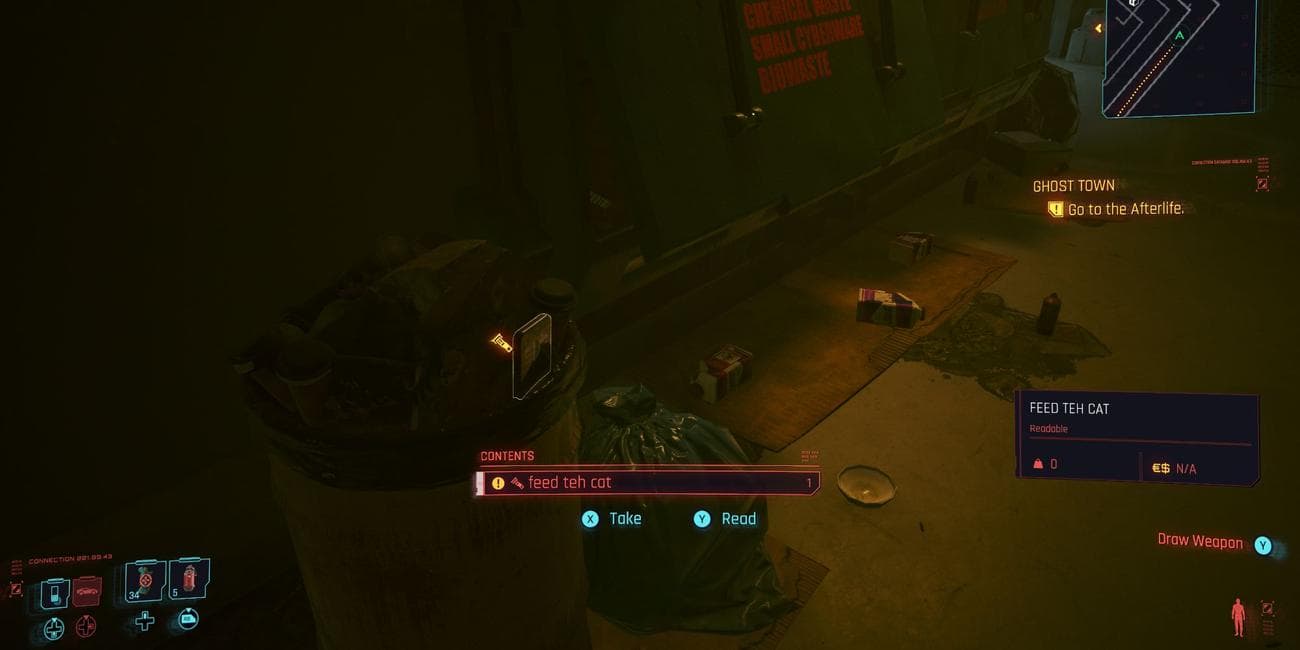Viewport: 1300px width, 650px height.
Task: Open the phone quick slot
Action: point(53,592)
